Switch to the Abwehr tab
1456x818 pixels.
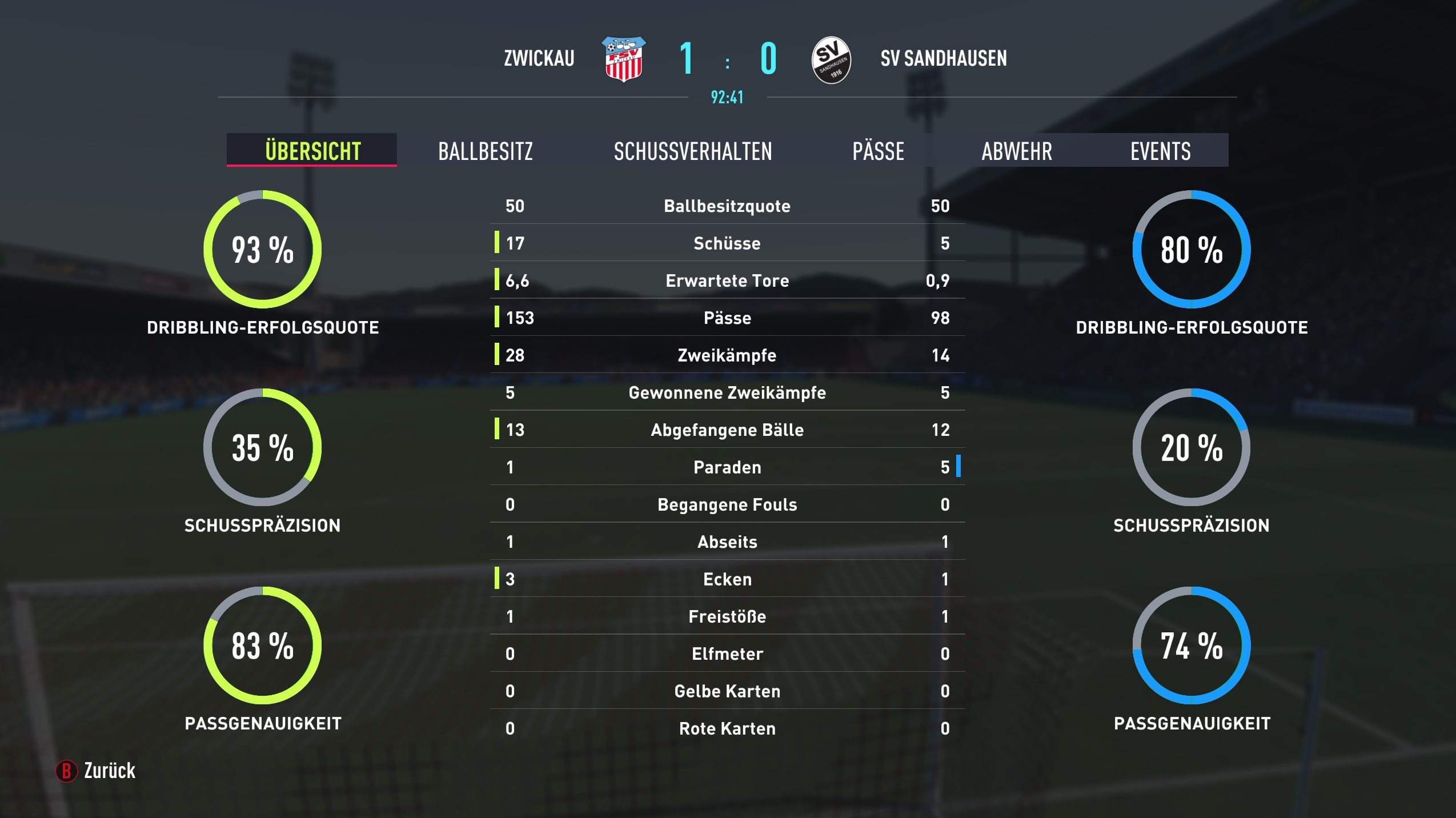click(1016, 151)
